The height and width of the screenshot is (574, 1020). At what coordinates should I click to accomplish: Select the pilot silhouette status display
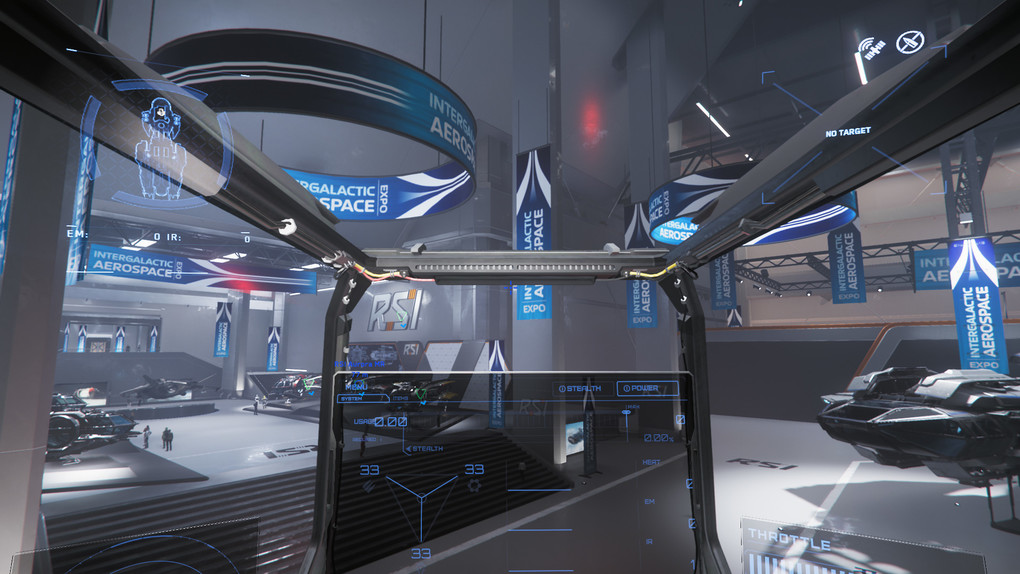(x=156, y=146)
